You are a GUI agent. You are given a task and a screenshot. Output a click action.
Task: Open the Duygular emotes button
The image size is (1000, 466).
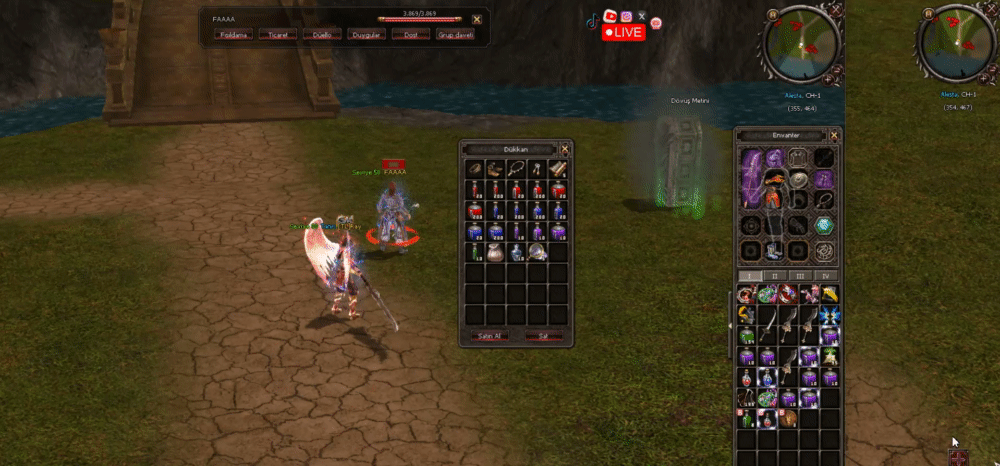(x=365, y=35)
